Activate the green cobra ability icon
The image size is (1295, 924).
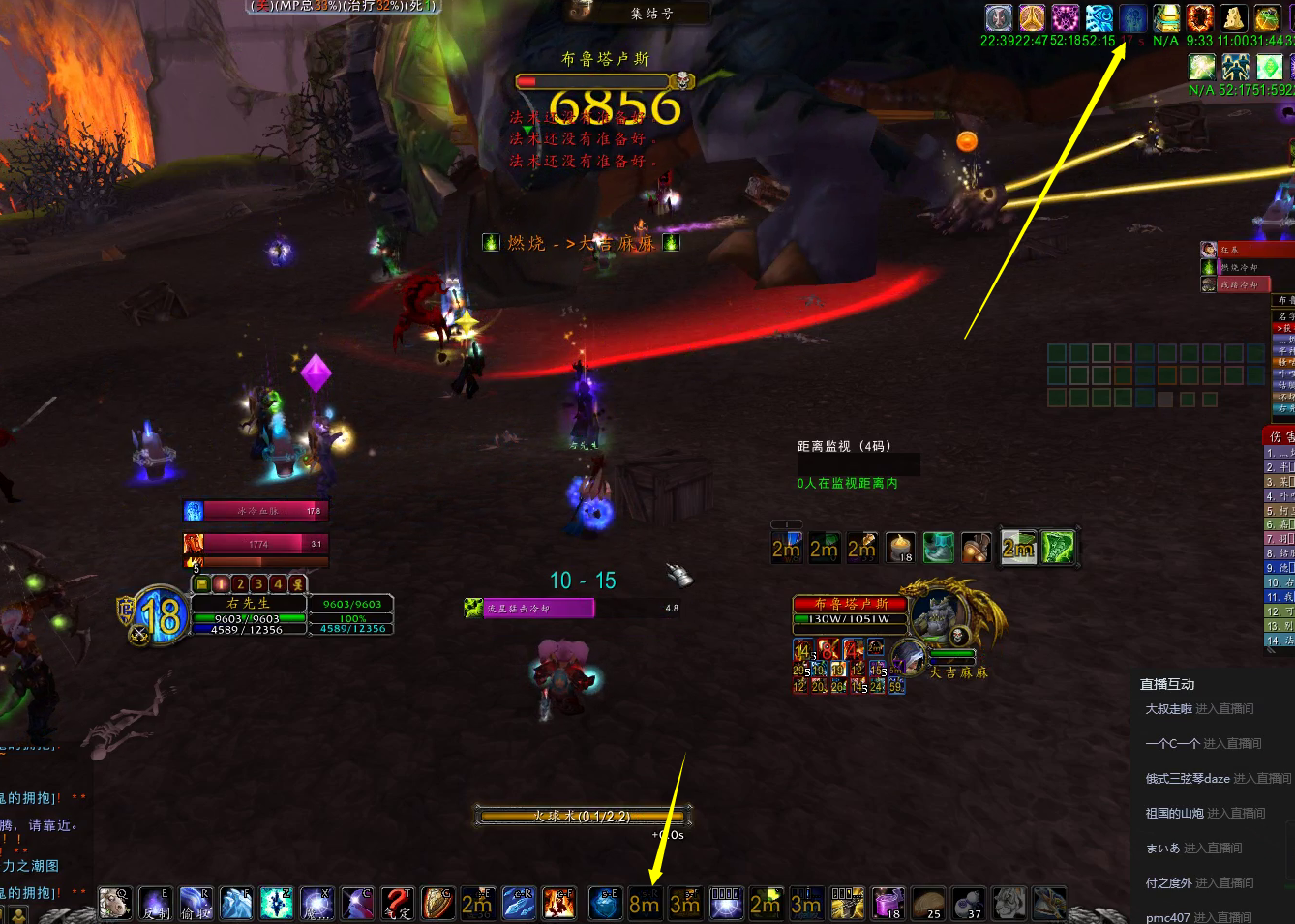coord(1058,548)
